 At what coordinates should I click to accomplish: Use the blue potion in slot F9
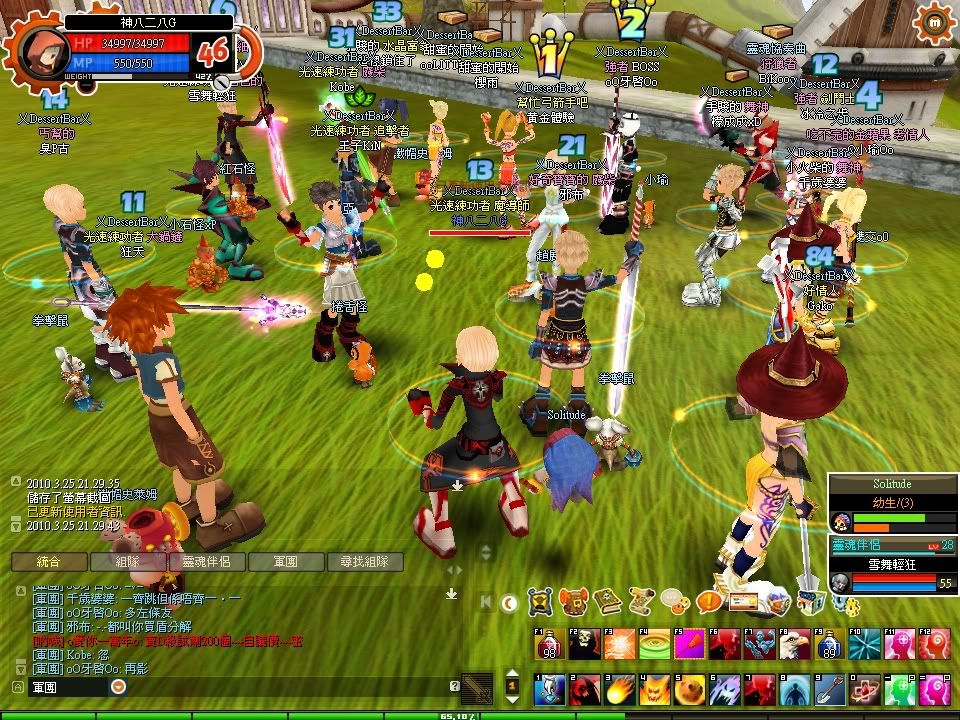[825, 644]
